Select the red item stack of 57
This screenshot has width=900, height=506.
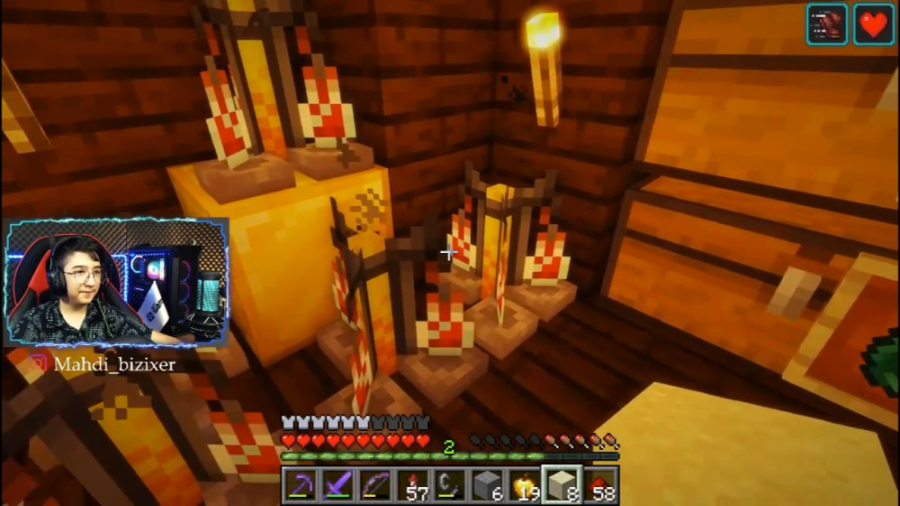tap(412, 486)
